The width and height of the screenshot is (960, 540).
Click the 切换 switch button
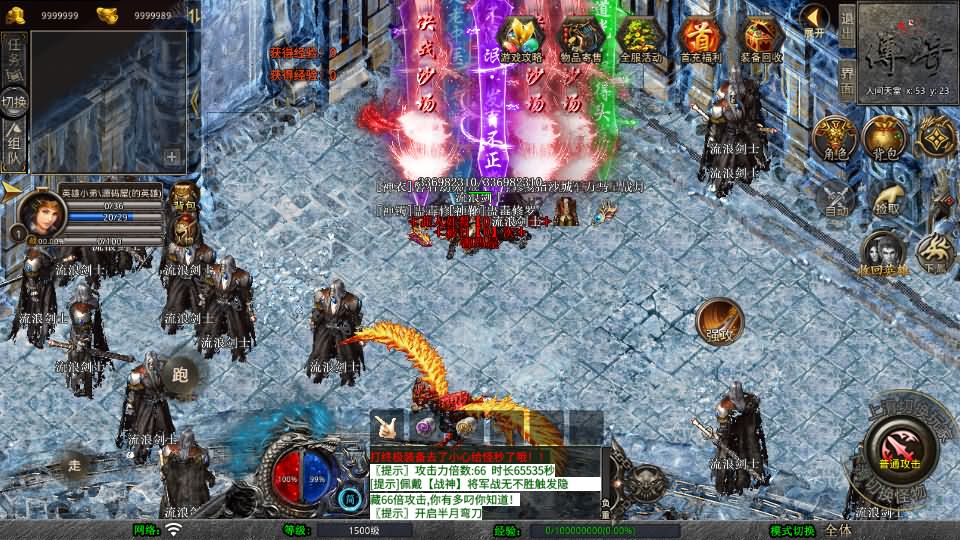(15, 102)
